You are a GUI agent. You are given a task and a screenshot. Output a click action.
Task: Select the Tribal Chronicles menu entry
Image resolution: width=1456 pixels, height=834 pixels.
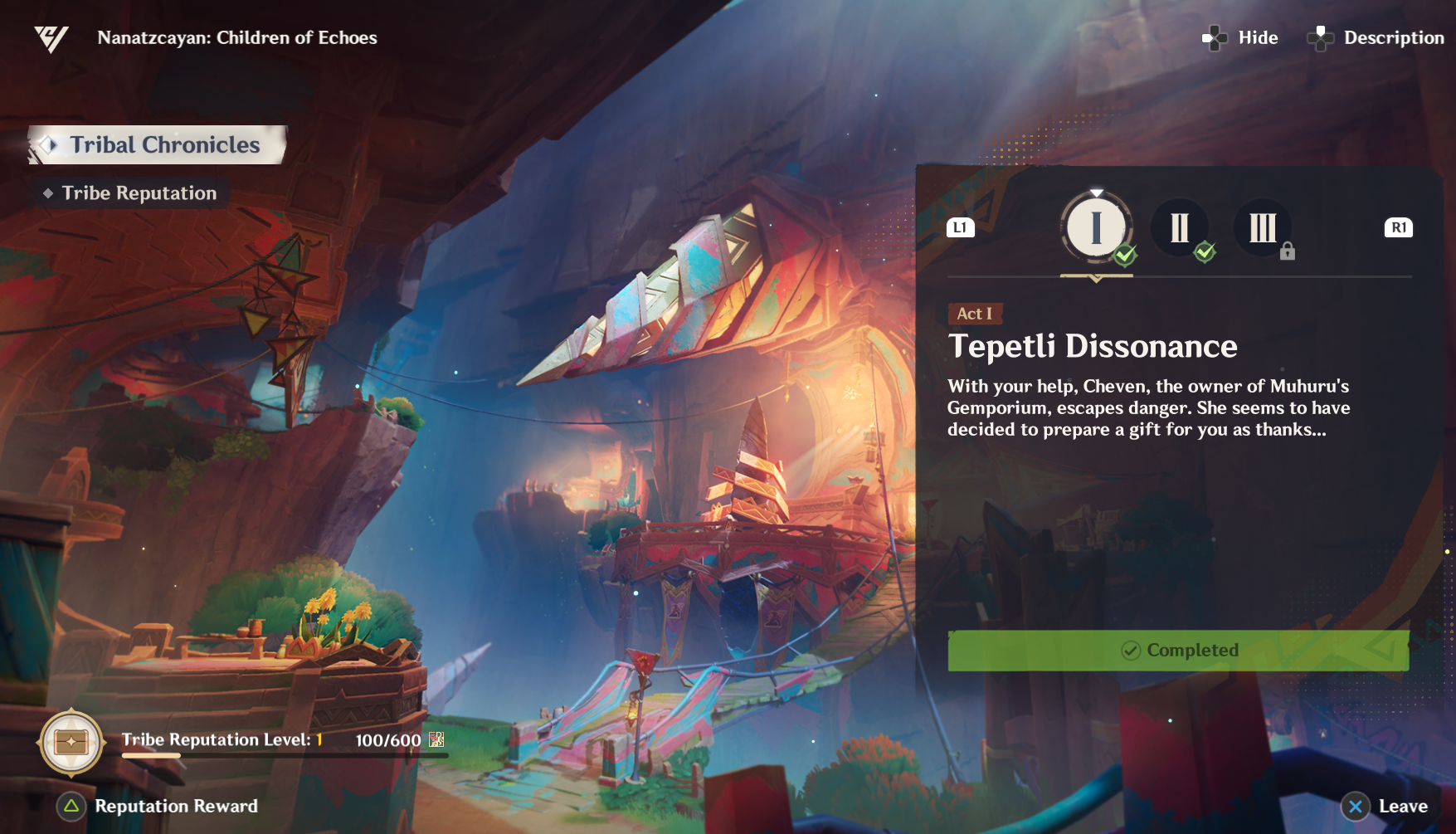158,145
